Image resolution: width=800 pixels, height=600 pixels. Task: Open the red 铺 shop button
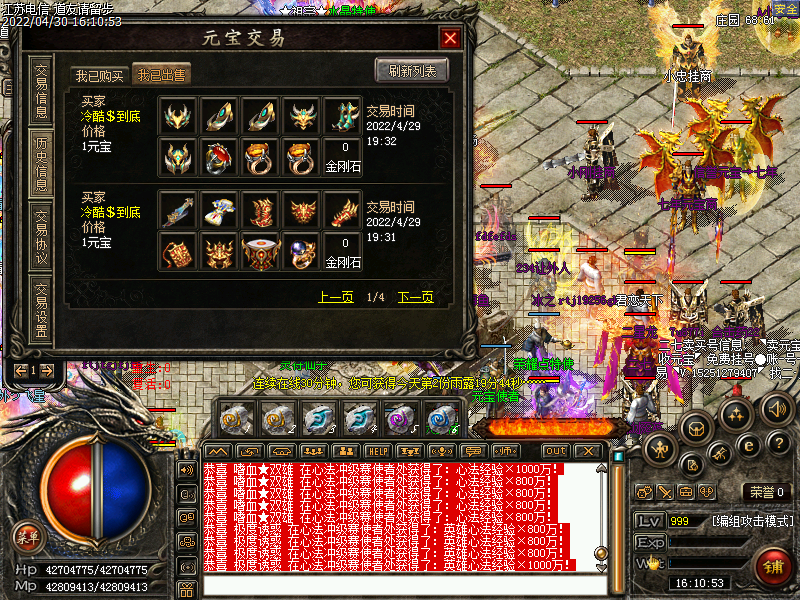tap(773, 565)
